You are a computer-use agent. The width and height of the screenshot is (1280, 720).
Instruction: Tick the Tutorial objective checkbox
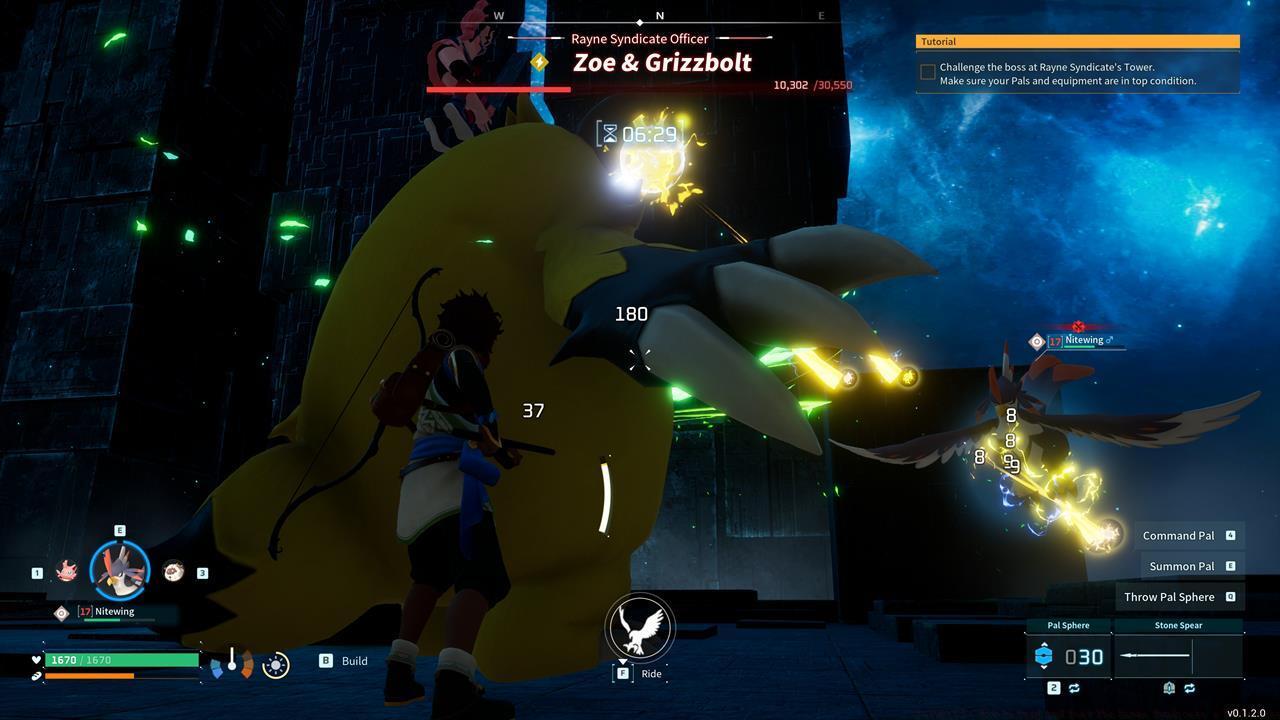(x=928, y=72)
